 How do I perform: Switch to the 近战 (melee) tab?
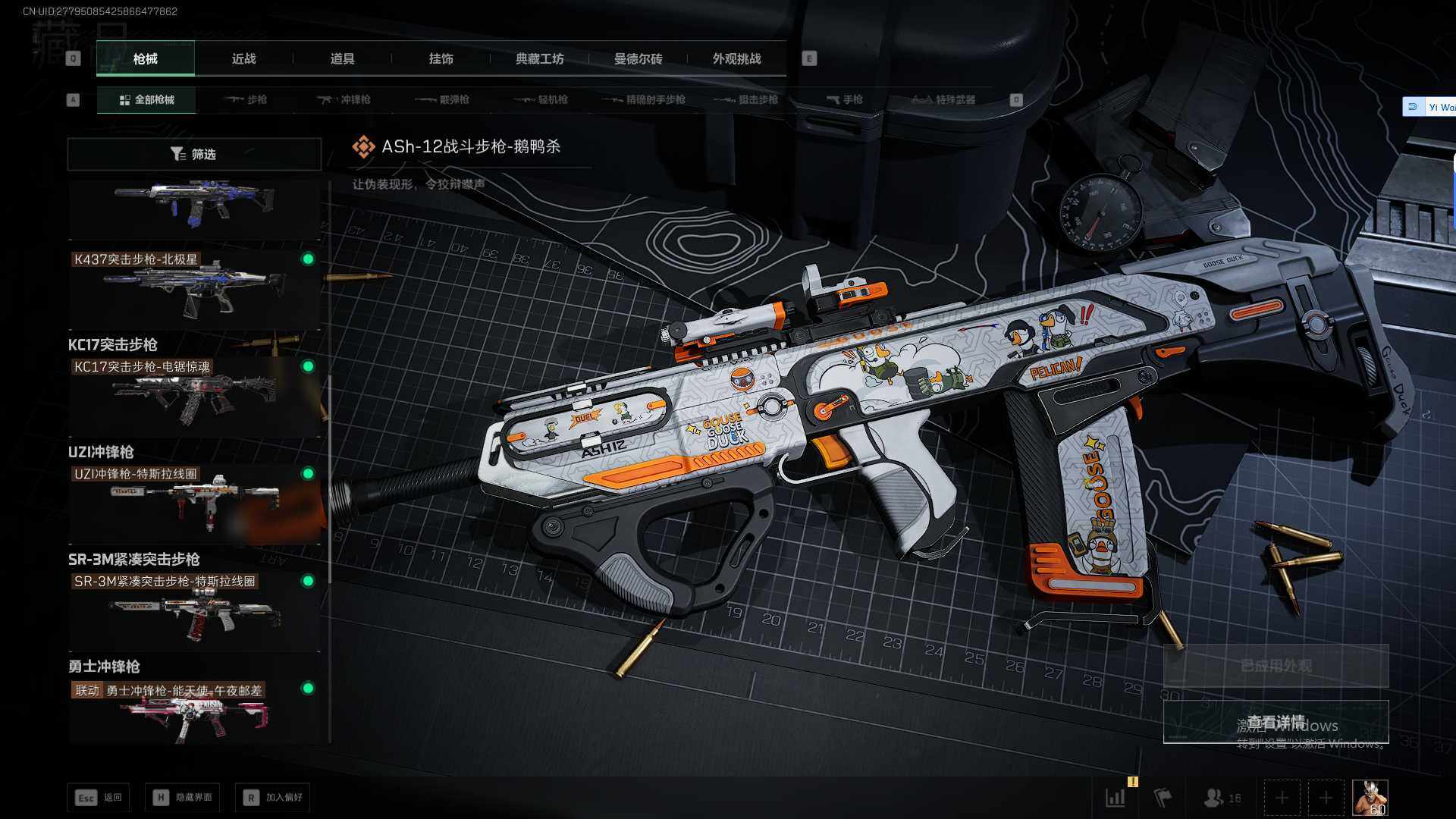click(243, 58)
